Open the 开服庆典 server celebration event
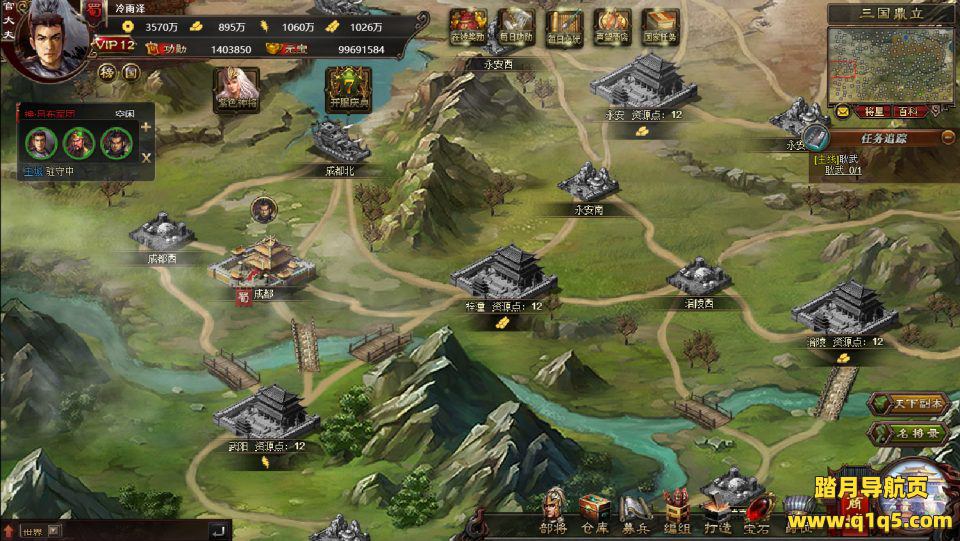This screenshot has width=960, height=541. (349, 89)
